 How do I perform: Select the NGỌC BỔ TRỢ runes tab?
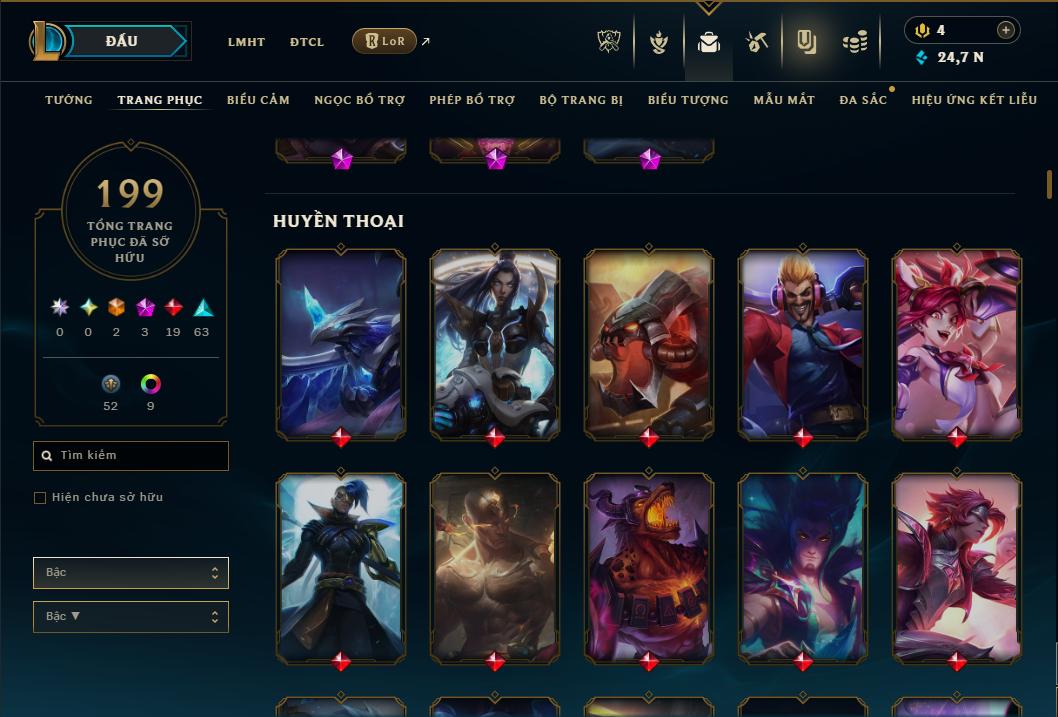tap(359, 100)
